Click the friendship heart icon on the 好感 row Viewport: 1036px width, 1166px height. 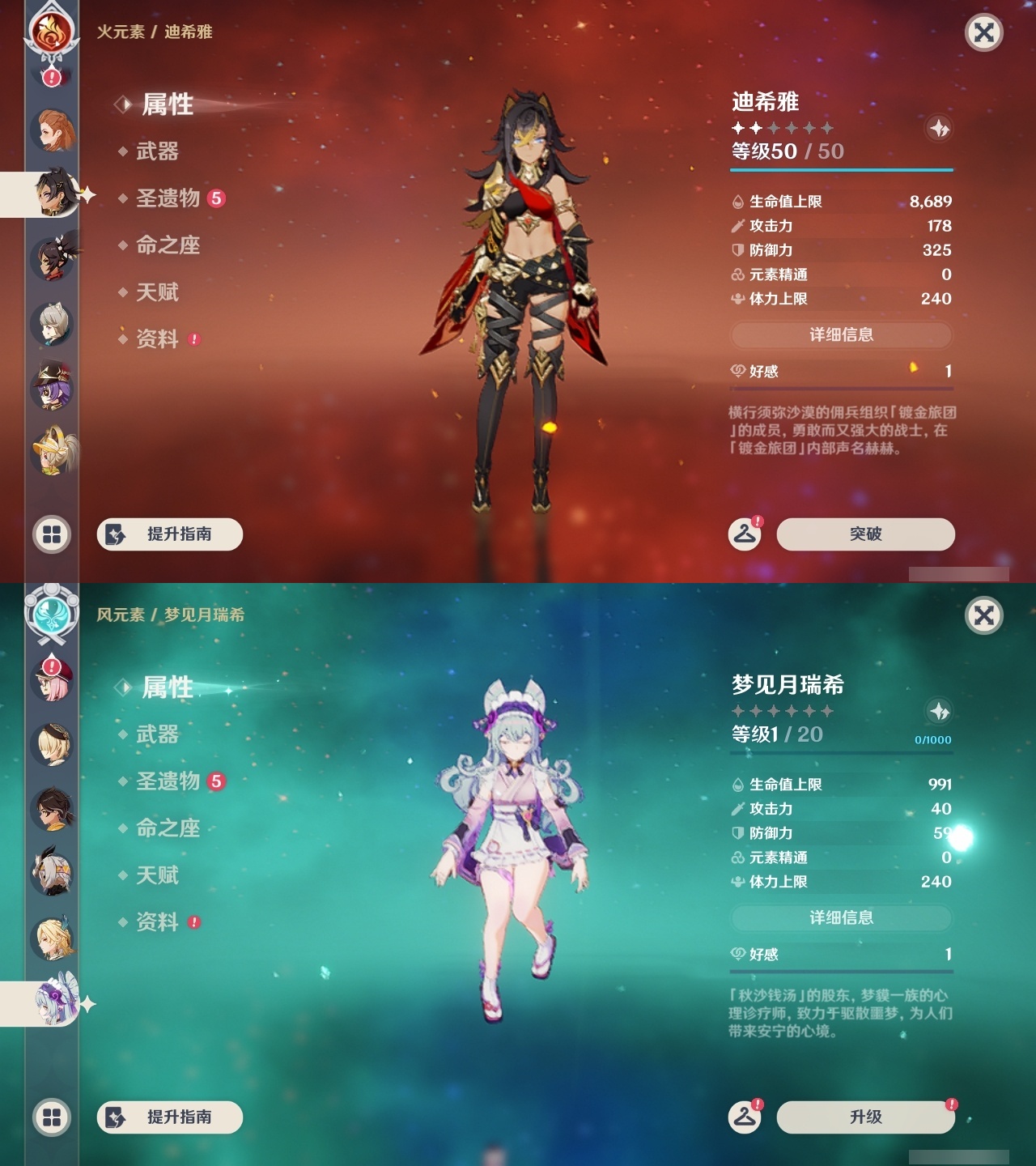pos(737,371)
